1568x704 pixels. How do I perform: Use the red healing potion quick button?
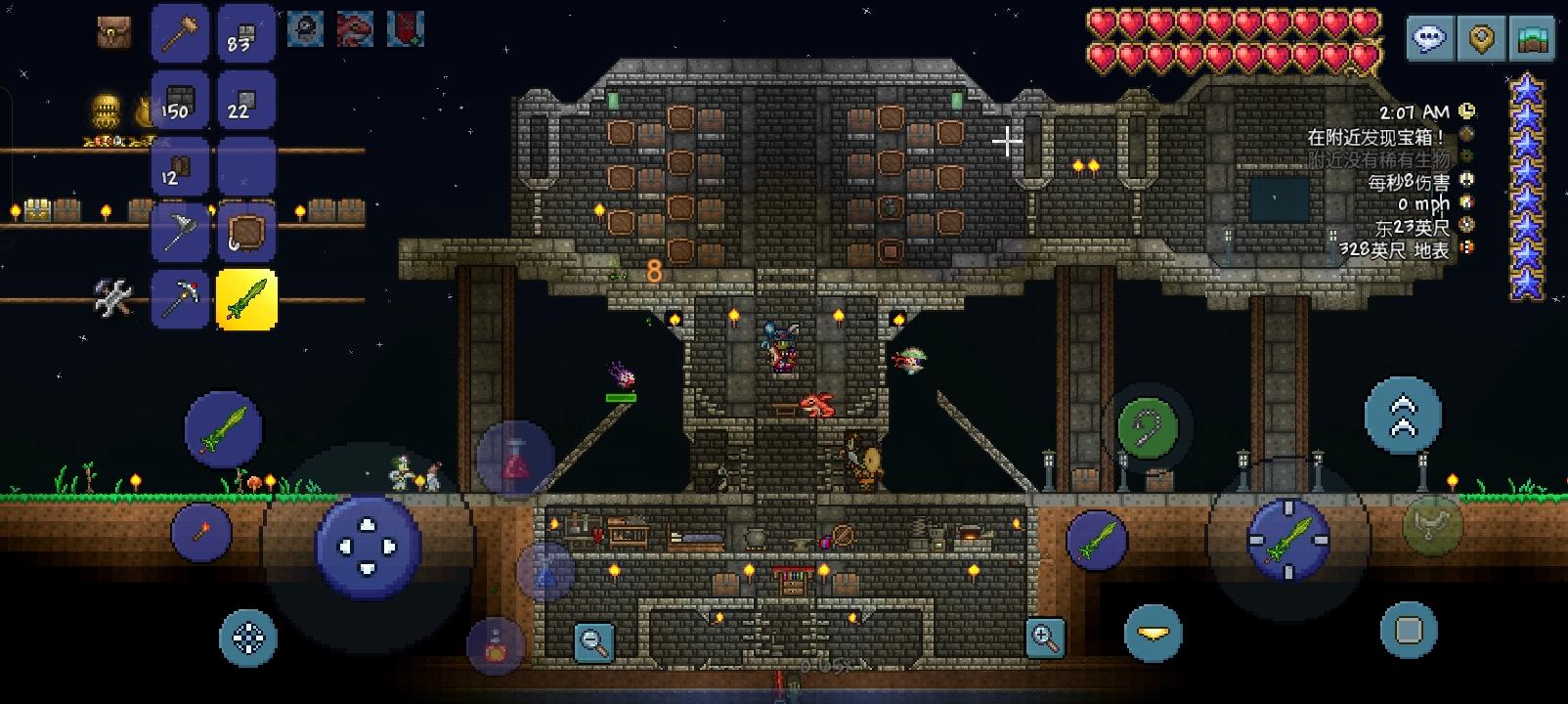[515, 460]
